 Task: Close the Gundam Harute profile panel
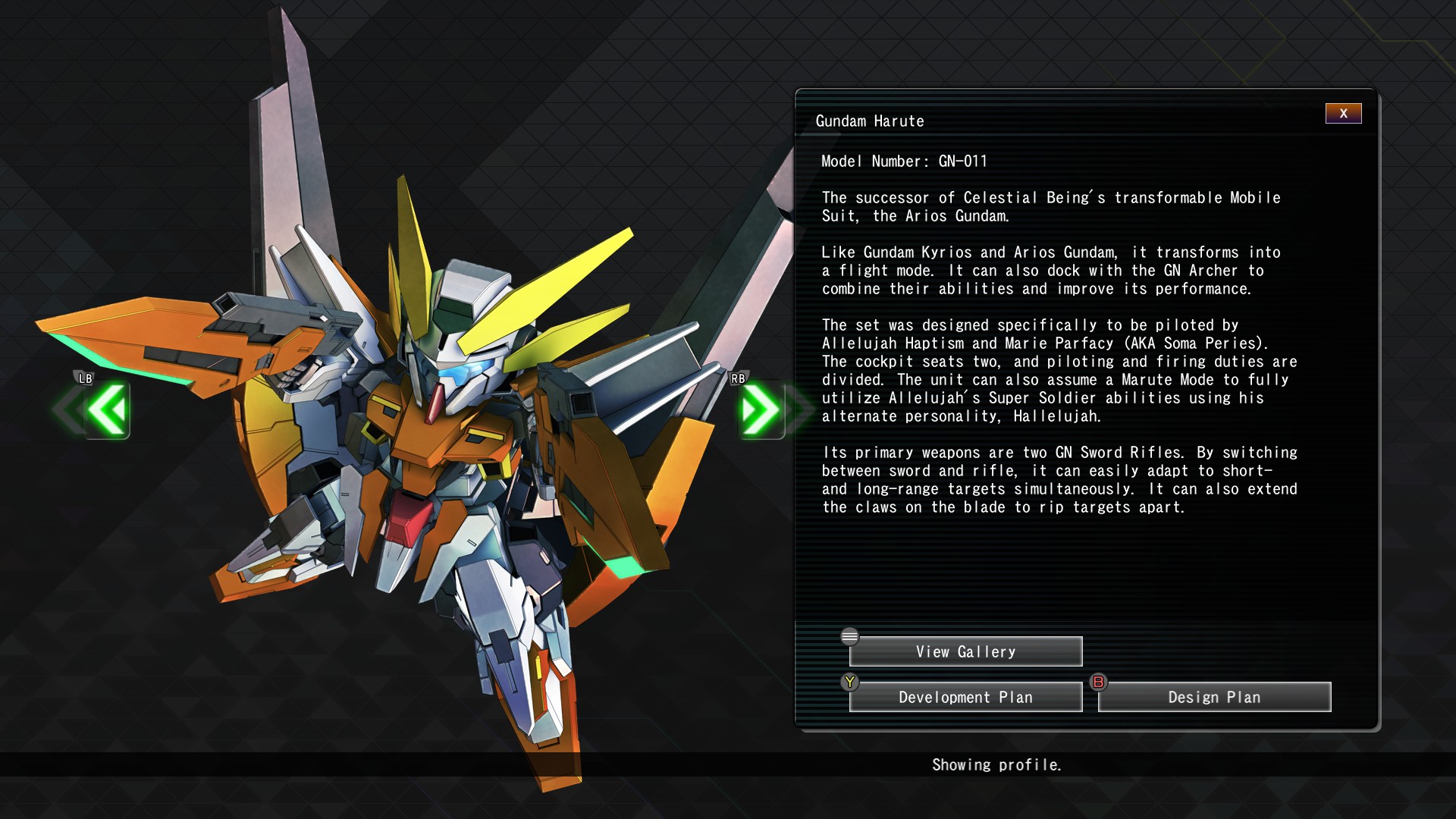tap(1343, 114)
